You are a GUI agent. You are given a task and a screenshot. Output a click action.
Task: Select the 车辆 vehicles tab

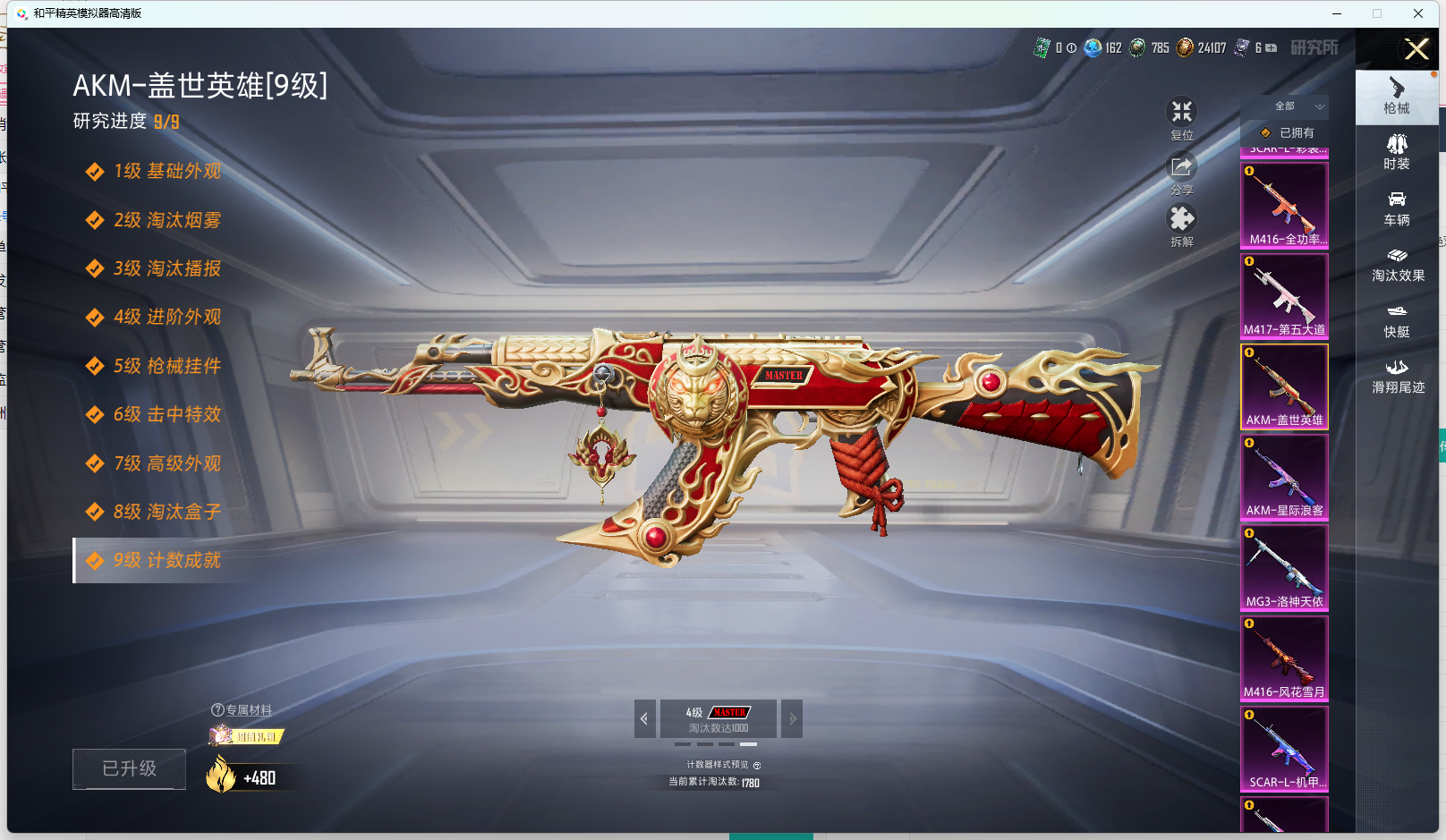point(1396,208)
